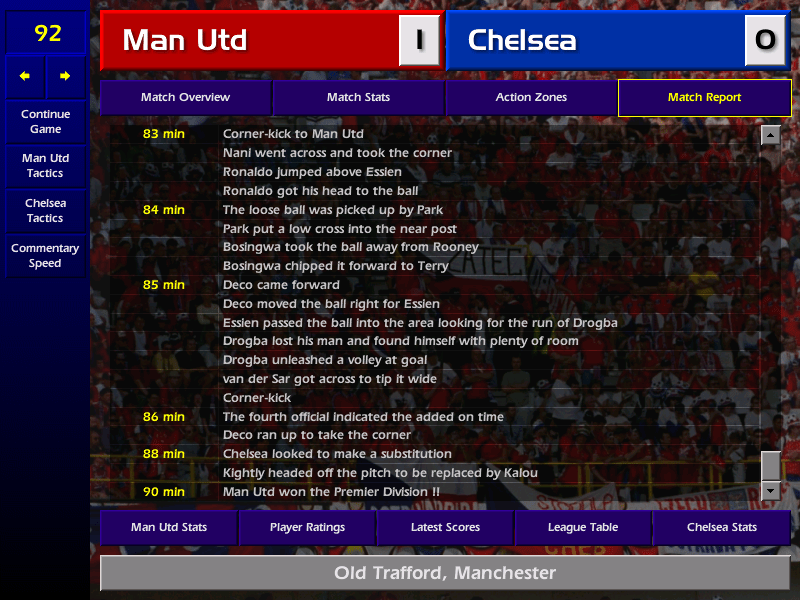Open Man Utd Tactics
The image size is (800, 600).
(x=45, y=166)
